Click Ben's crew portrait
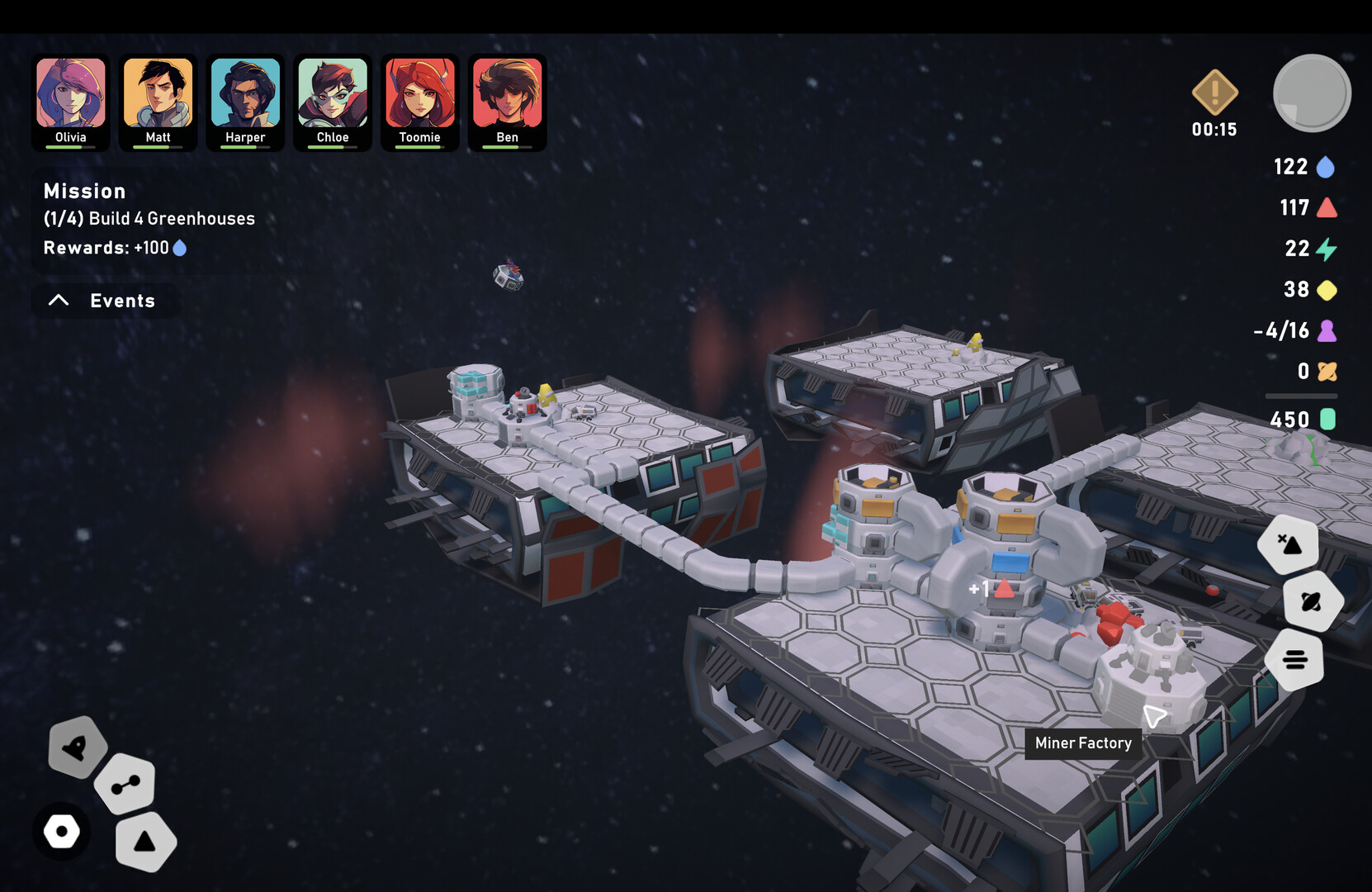Screen dimensions: 1372x892 tap(507, 102)
